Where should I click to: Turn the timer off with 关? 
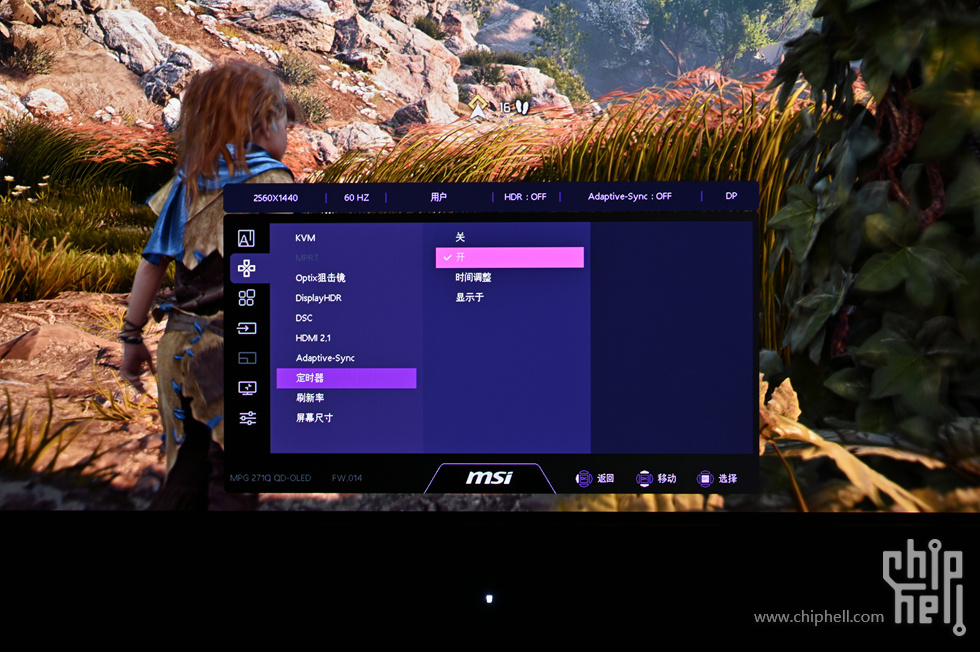tap(461, 238)
